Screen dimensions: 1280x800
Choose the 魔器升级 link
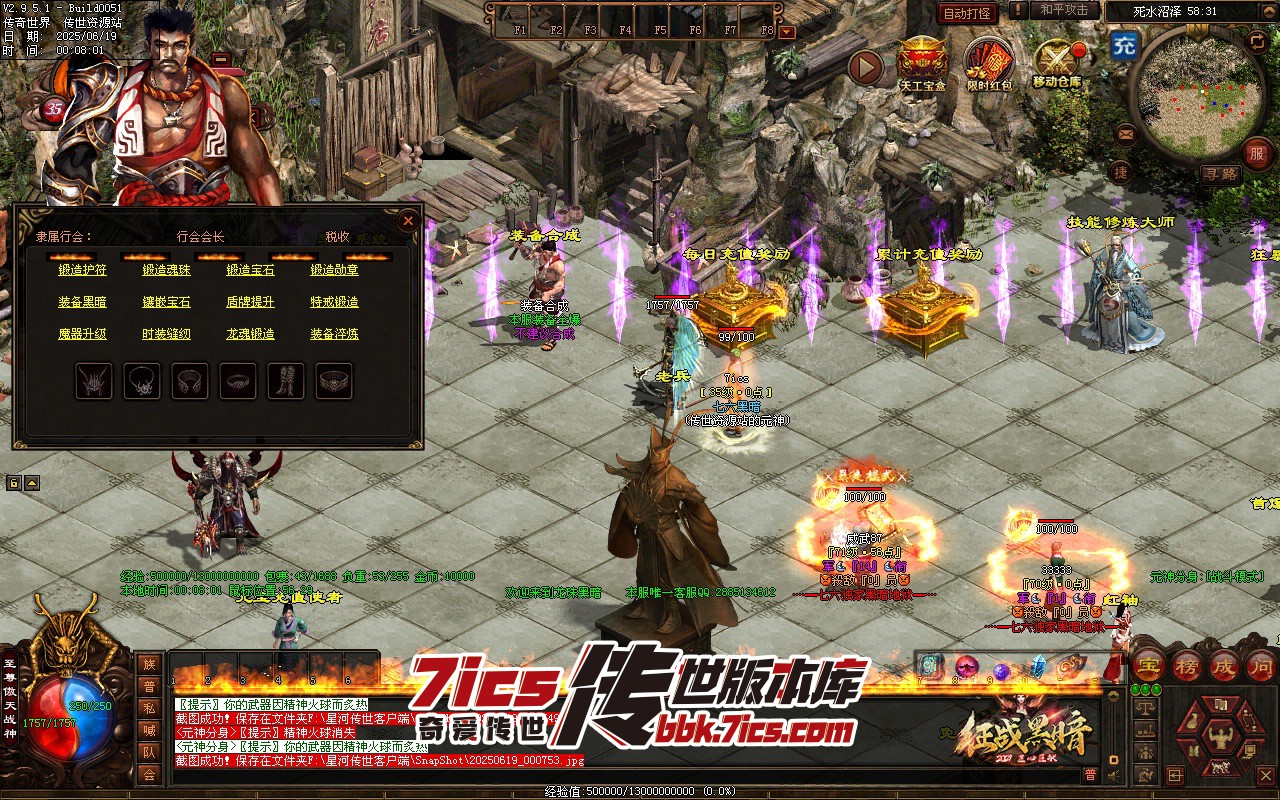(x=82, y=334)
